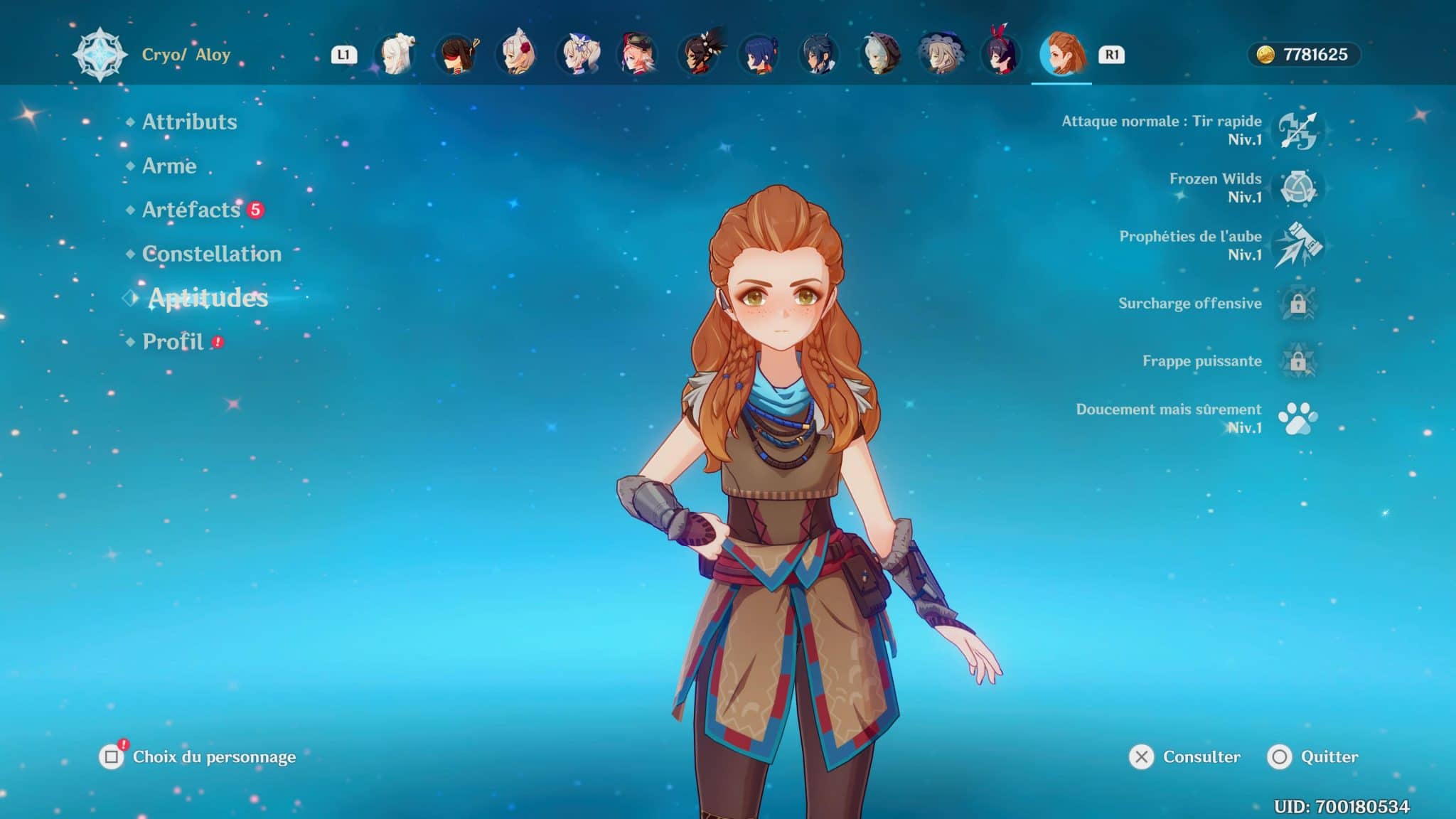The width and height of the screenshot is (1456, 819).
Task: Open the Arme section
Action: coord(169,166)
